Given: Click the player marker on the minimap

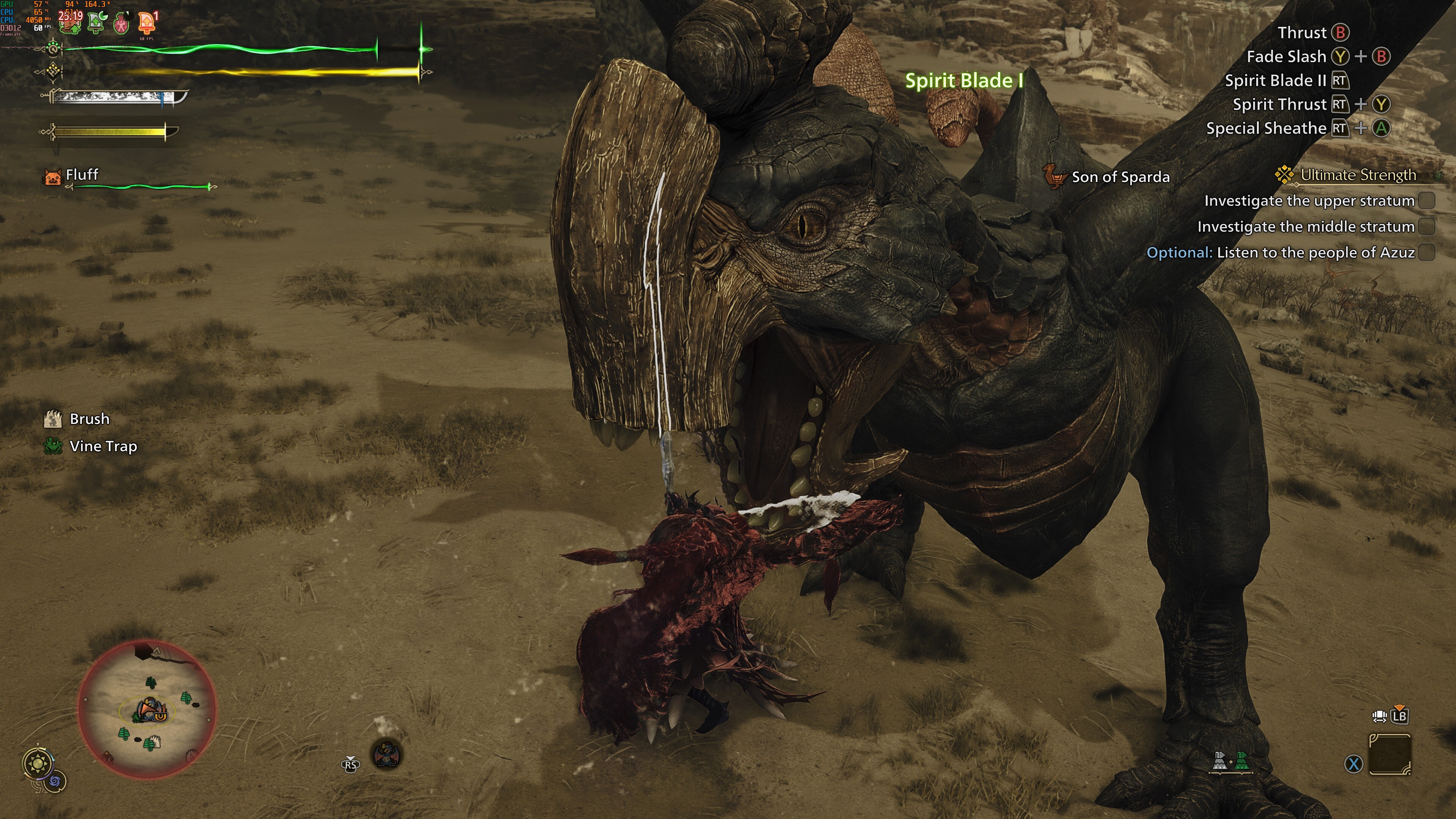Looking at the screenshot, I should (148, 708).
